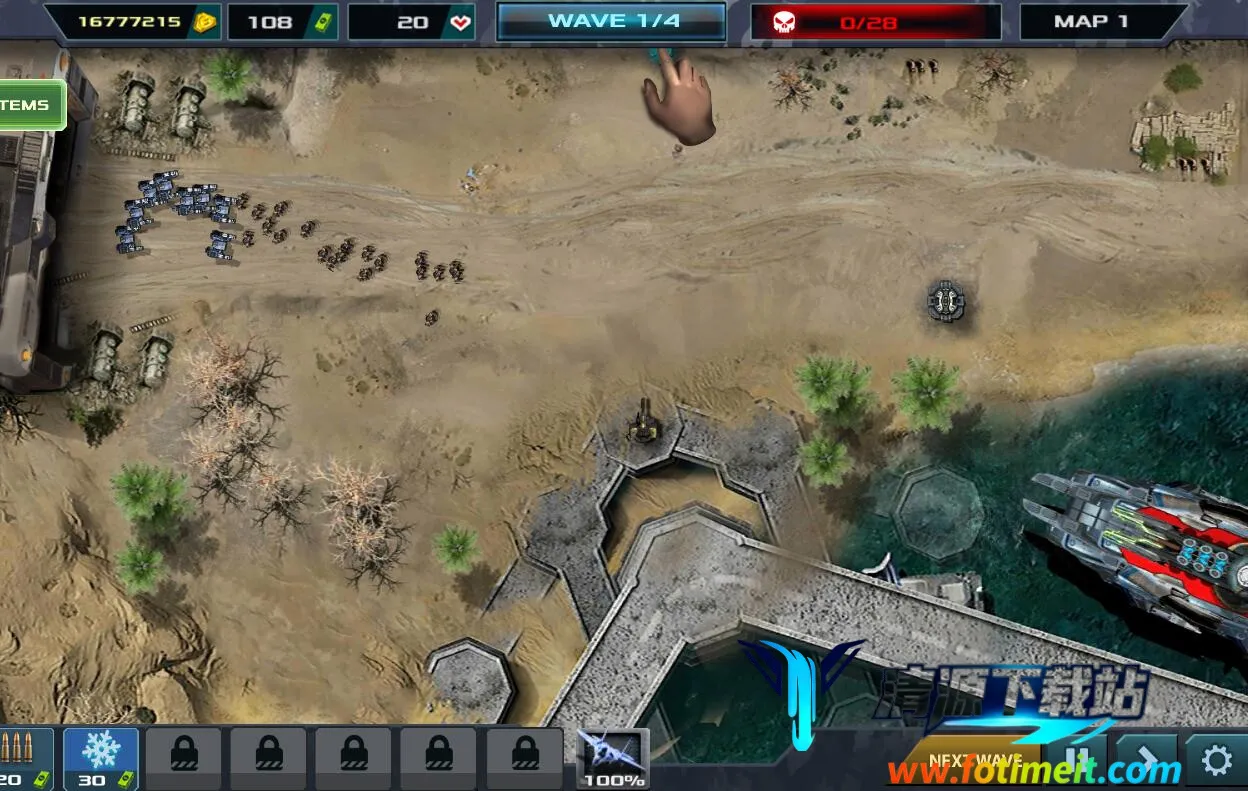Select the placed gun turret on the bunker
The width and height of the screenshot is (1248, 791).
click(641, 424)
